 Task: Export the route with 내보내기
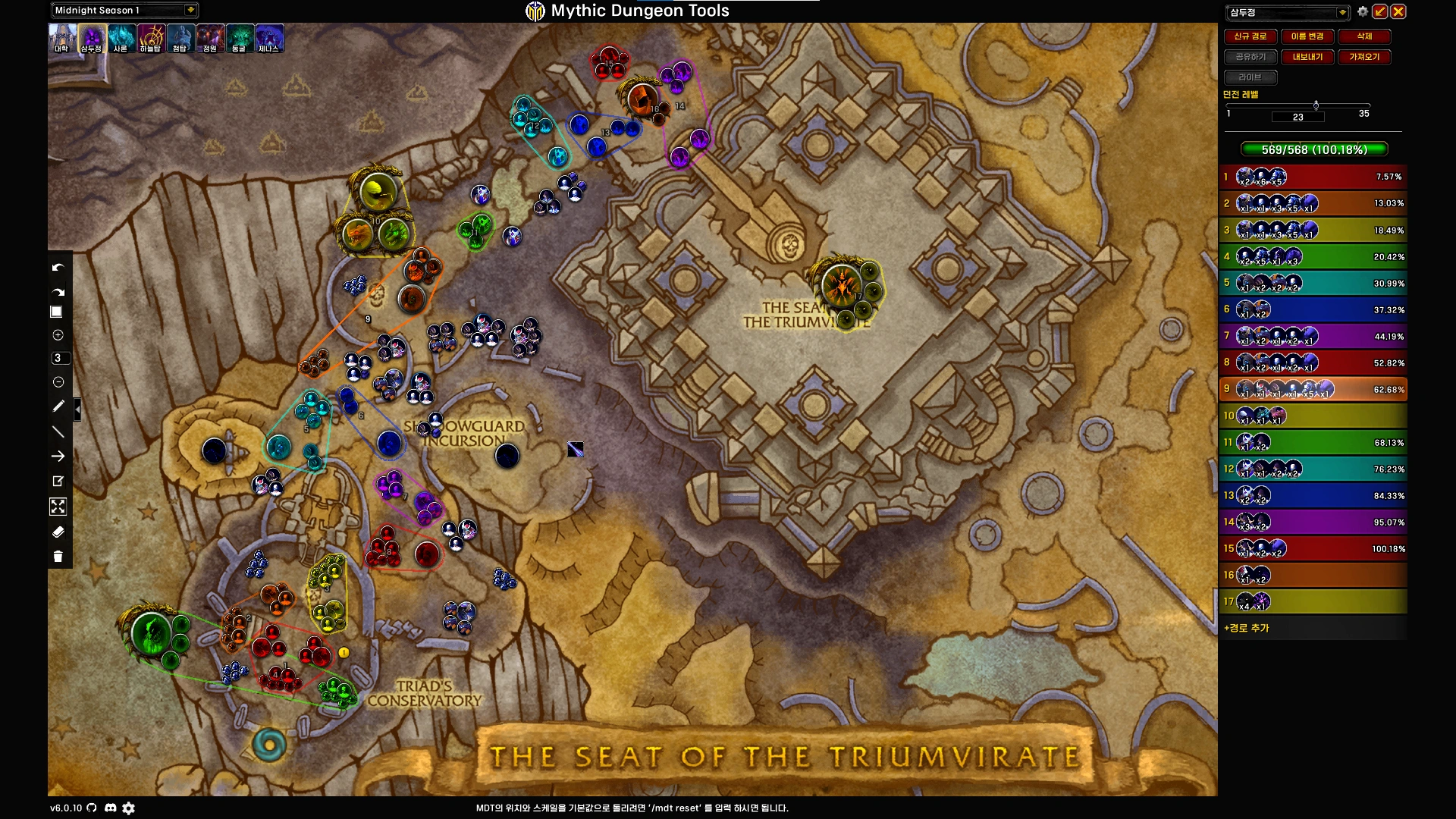[1307, 57]
